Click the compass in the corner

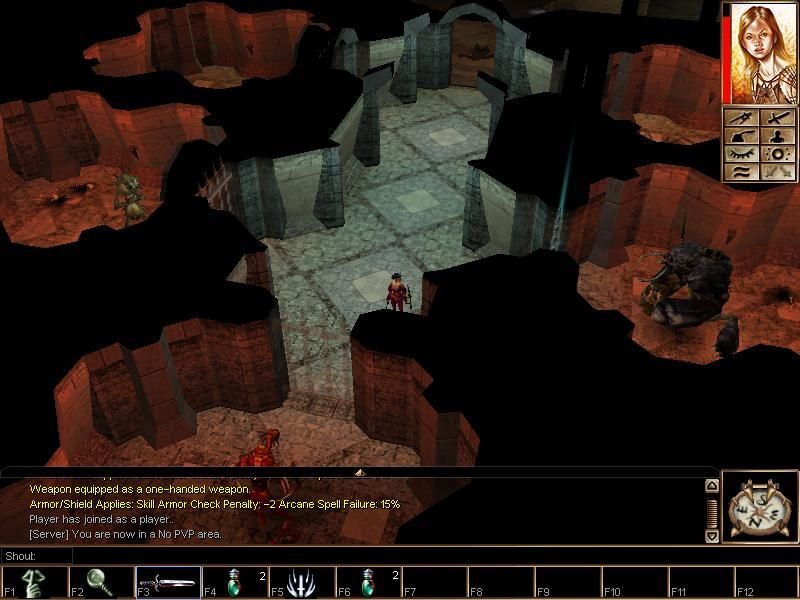pos(760,507)
